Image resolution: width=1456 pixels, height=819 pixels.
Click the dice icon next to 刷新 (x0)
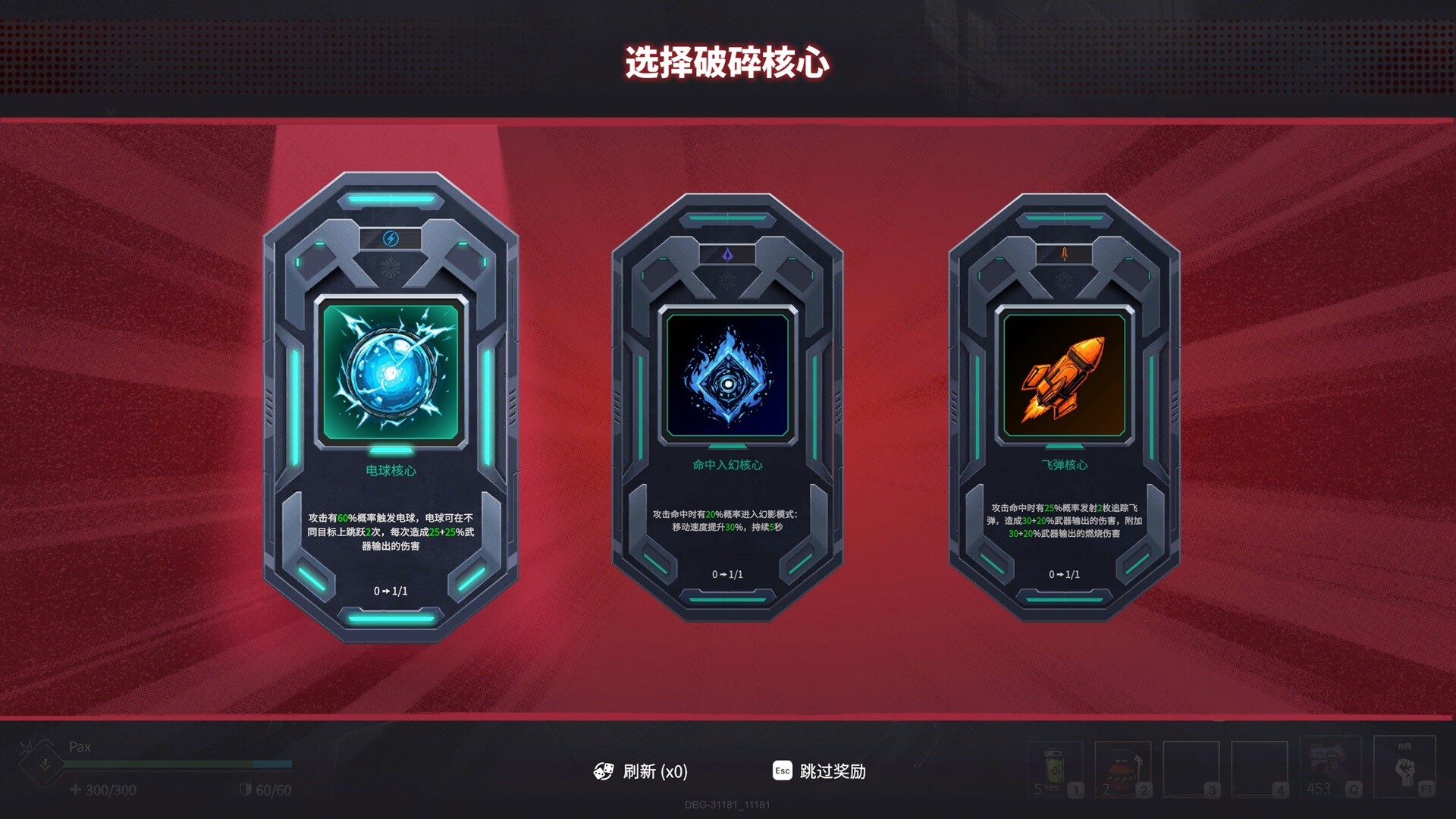click(603, 772)
